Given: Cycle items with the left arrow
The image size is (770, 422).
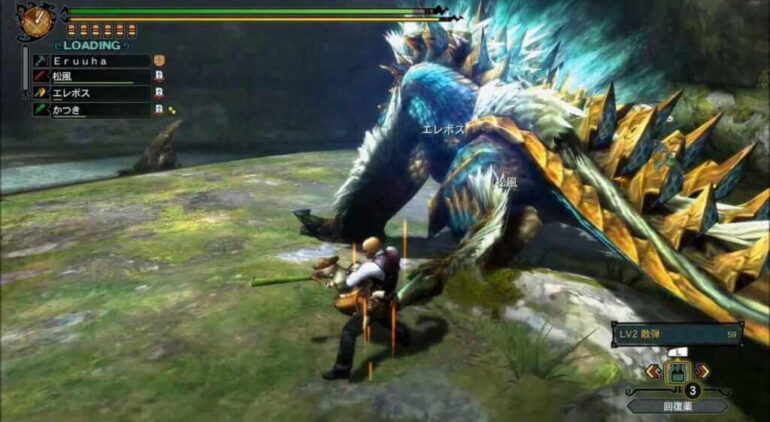Looking at the screenshot, I should tap(653, 371).
